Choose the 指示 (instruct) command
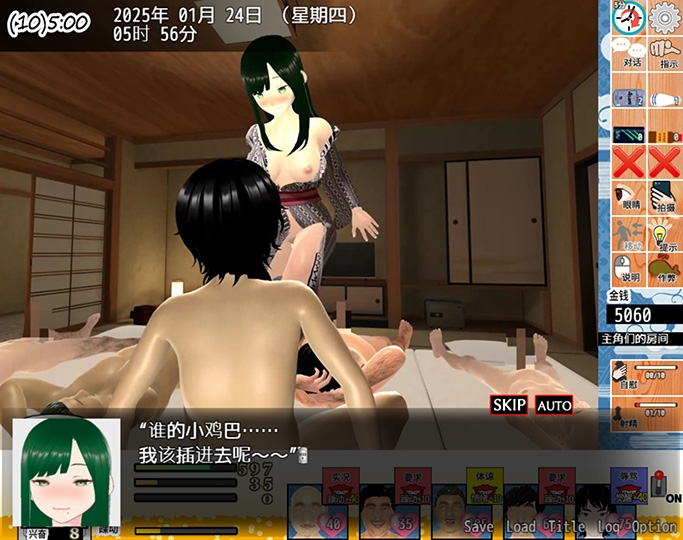This screenshot has height=540, width=683. pos(666,52)
